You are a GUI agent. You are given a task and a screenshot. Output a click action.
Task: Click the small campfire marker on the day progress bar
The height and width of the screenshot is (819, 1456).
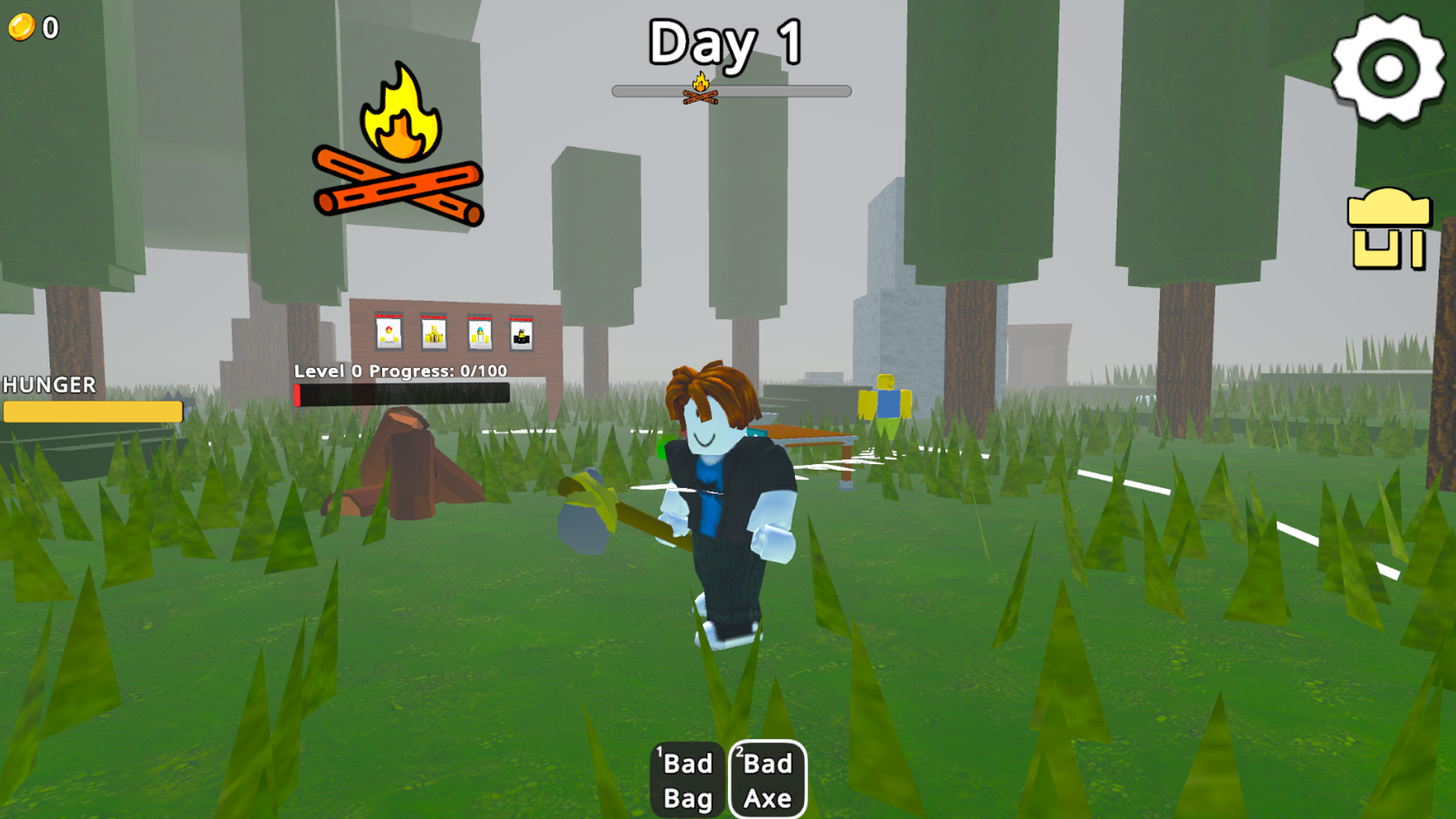point(701,87)
